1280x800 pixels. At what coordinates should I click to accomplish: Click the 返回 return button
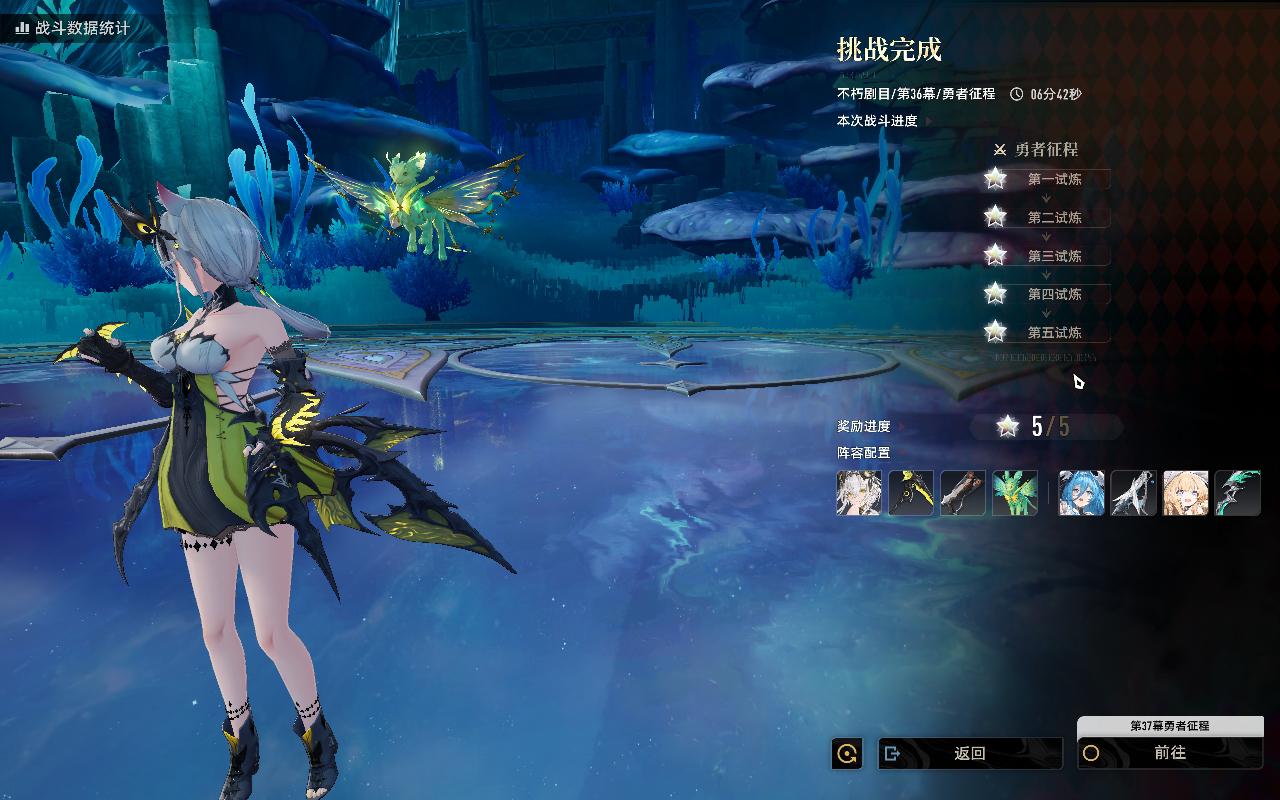coord(969,753)
